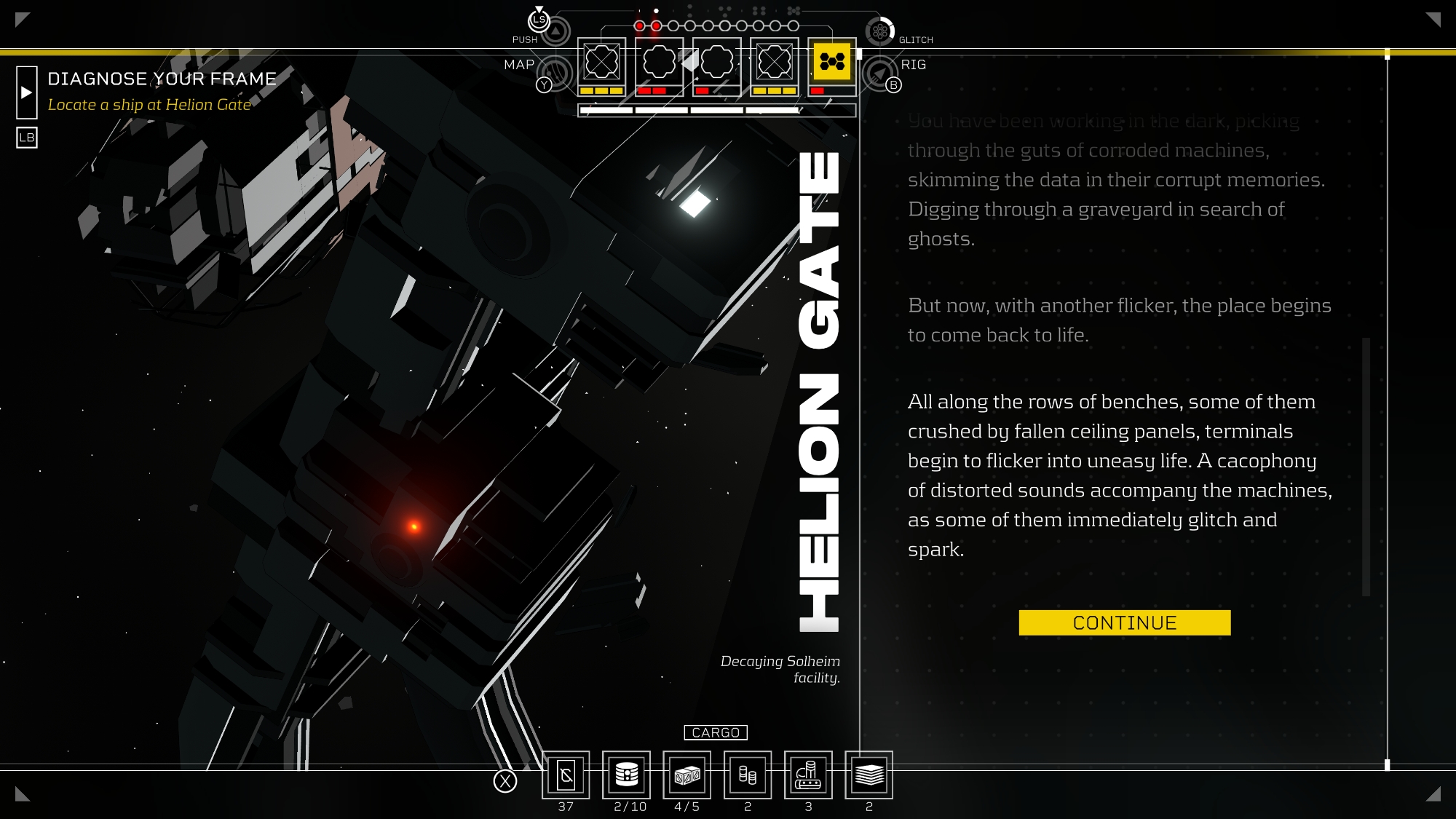
Task: Click the yellow CONTINUE button
Action: 1124,622
